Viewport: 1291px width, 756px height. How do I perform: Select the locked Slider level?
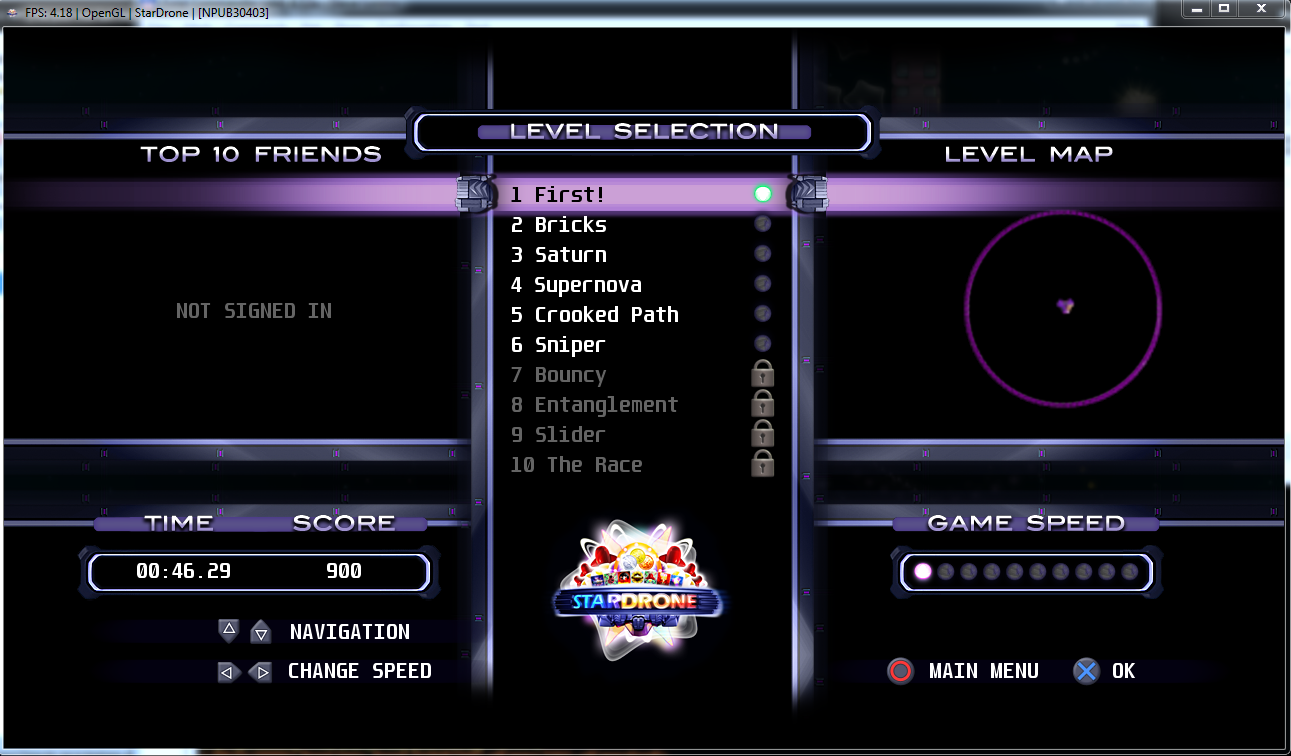pyautogui.click(x=570, y=435)
